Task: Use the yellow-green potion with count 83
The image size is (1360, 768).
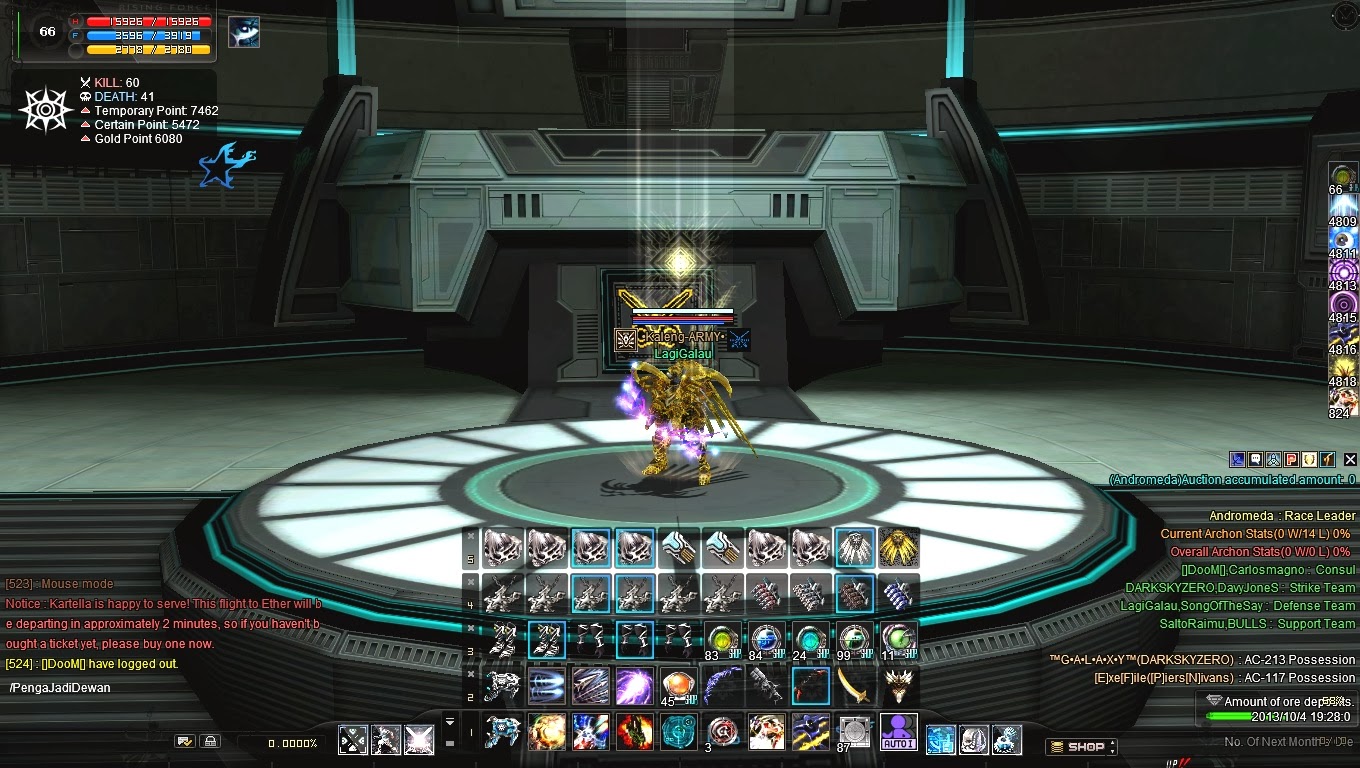Action: 722,641
